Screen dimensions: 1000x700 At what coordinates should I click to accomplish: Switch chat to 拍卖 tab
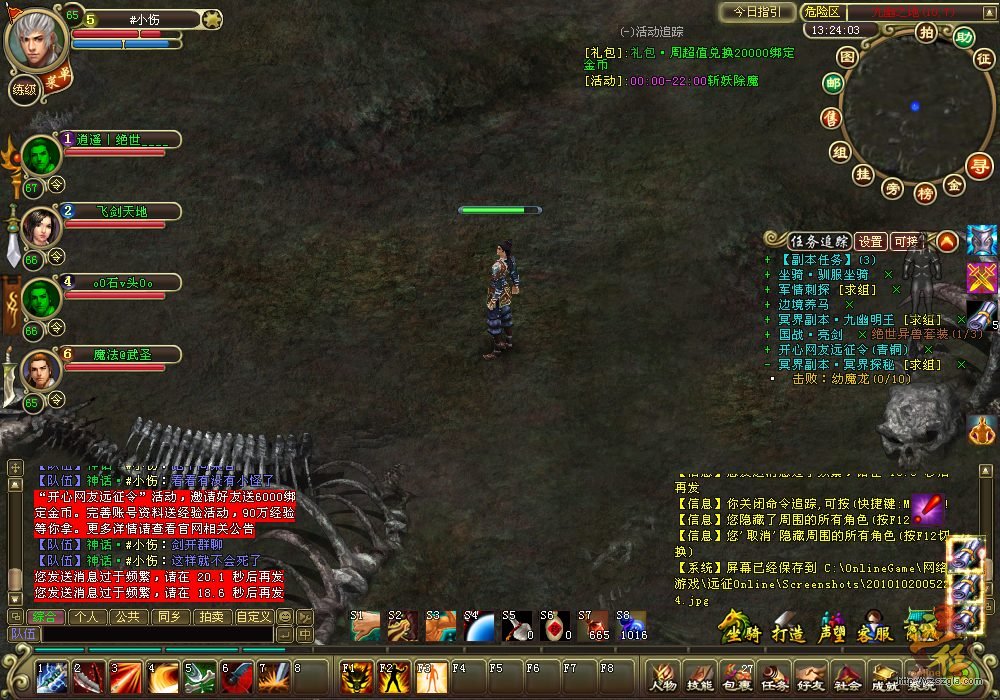211,617
